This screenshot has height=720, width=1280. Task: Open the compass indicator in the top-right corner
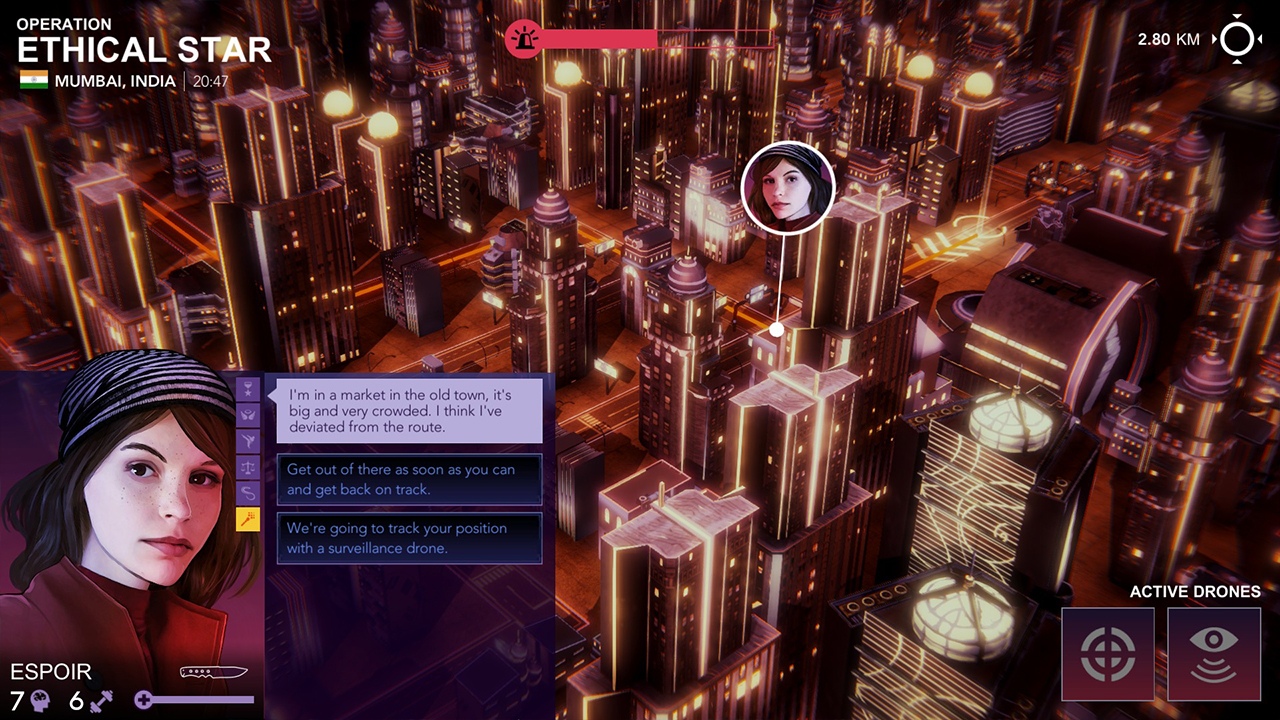1238,38
